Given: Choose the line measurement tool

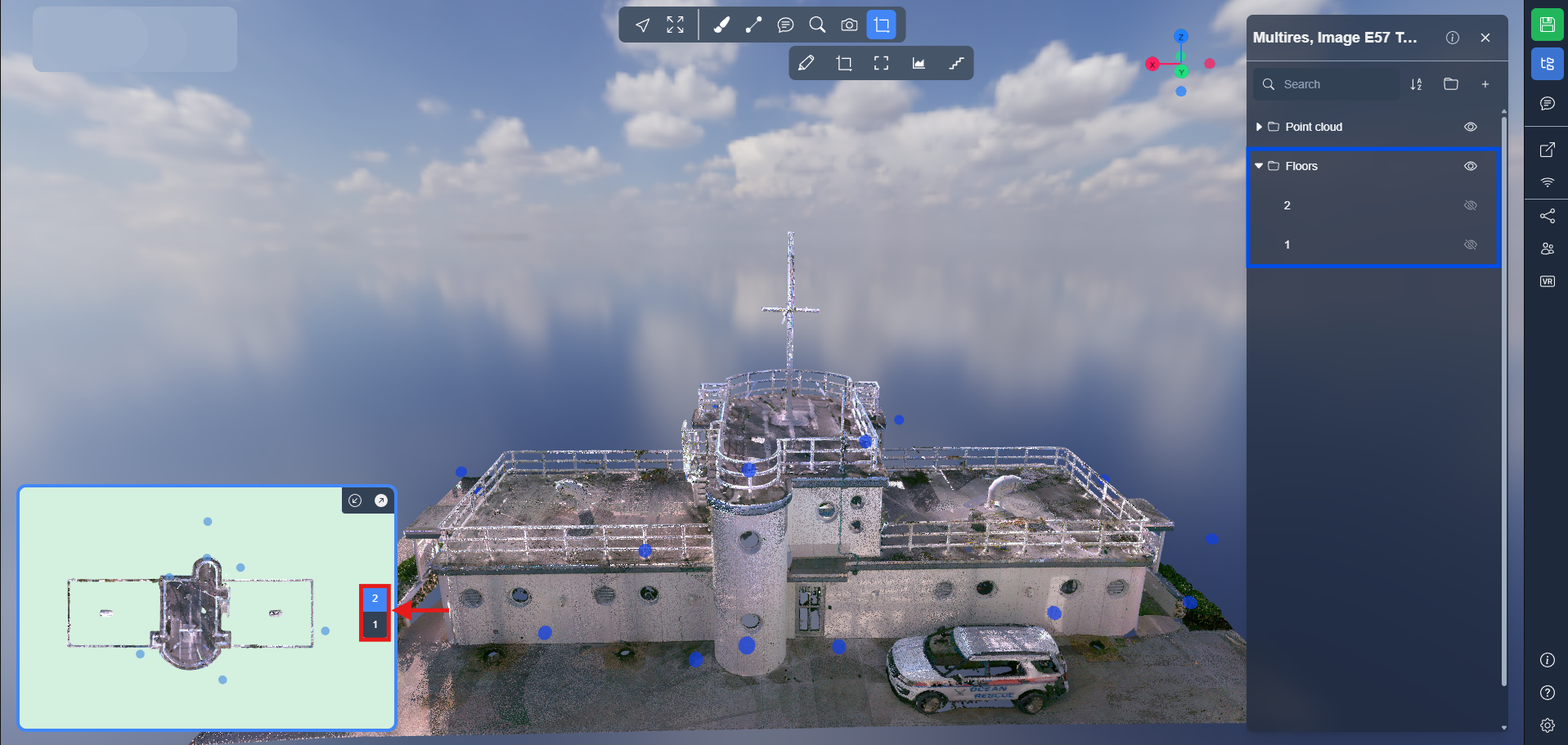Looking at the screenshot, I should coord(753,25).
